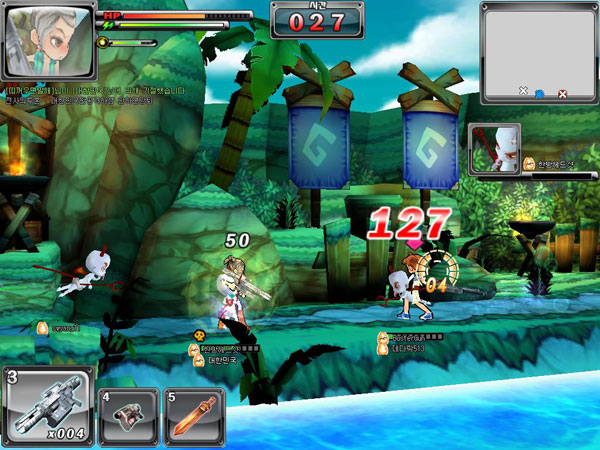Select the machine gun weapon slot
Viewport: 600px width, 450px height.
(x=48, y=406)
